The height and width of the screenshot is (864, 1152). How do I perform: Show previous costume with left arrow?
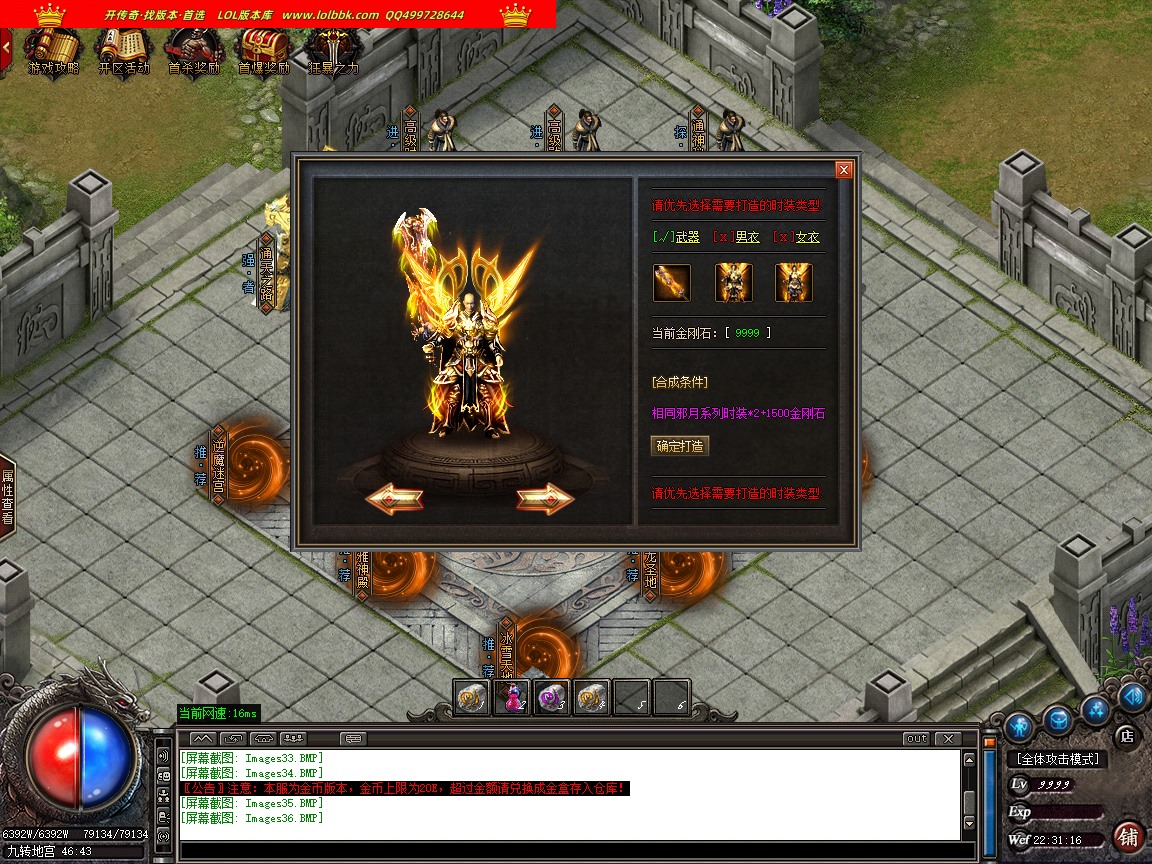point(393,497)
